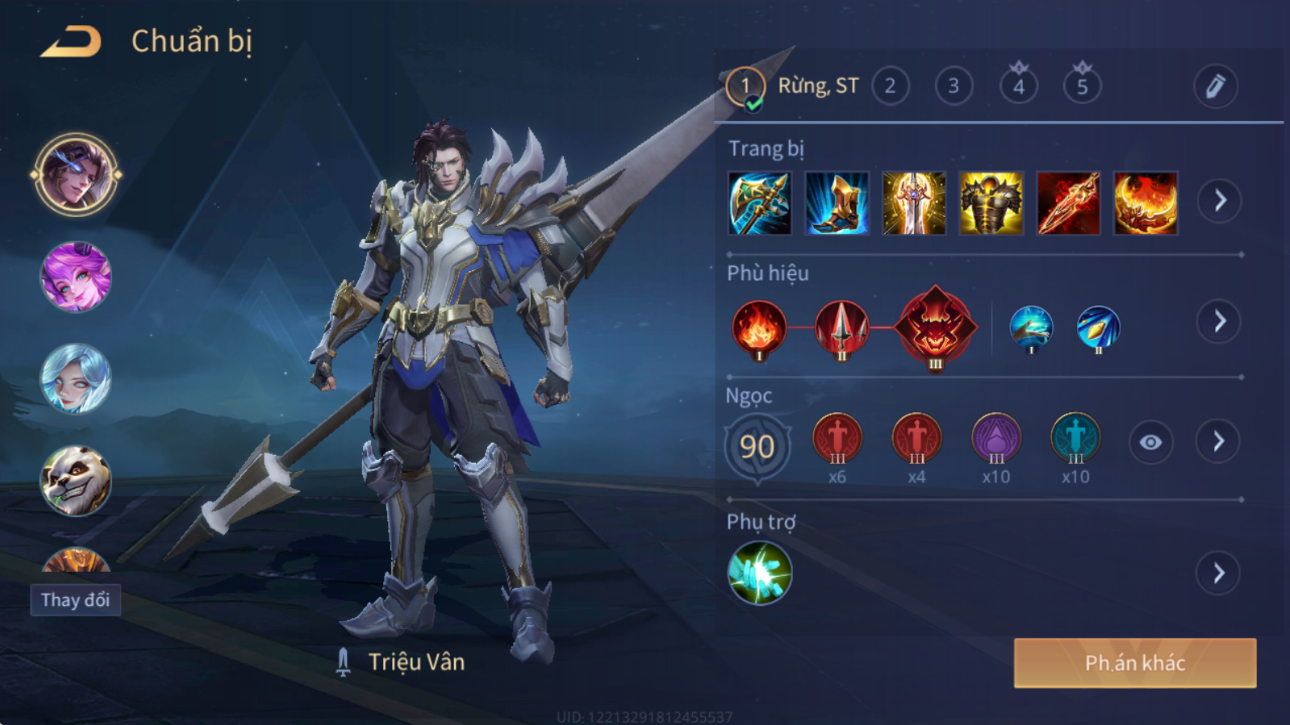1290x725 pixels.
Task: Toggle the arcana eye preview icon
Action: [1151, 442]
